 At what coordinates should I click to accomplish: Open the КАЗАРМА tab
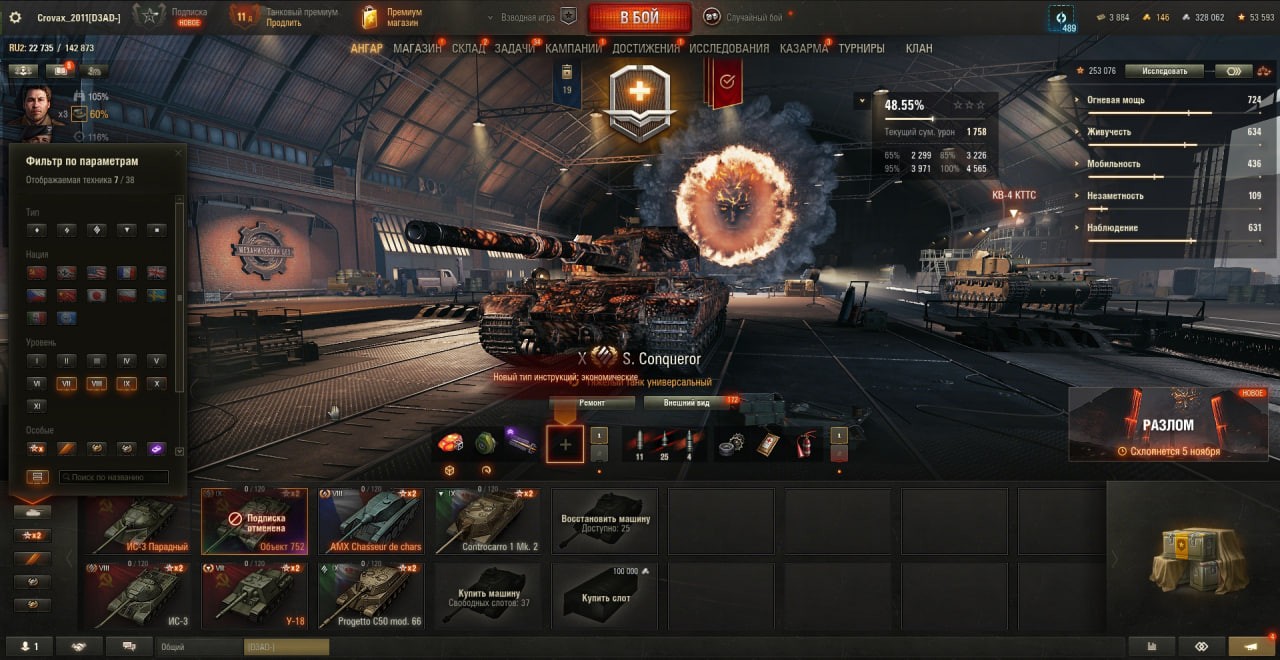point(803,48)
